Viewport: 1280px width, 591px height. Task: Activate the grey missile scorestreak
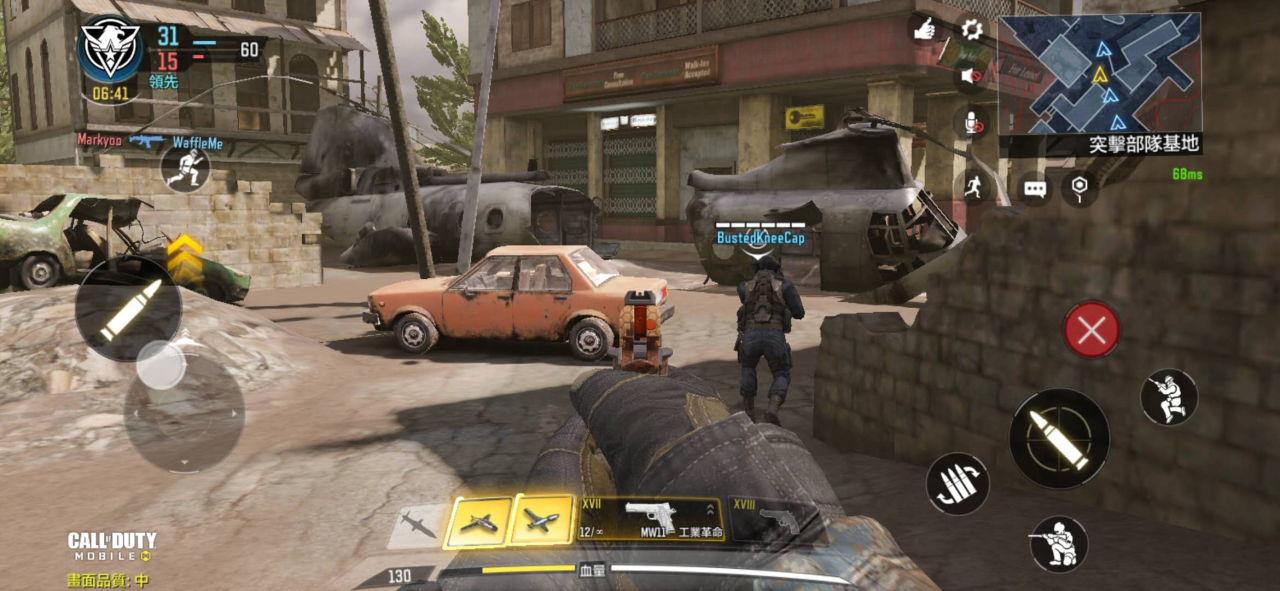pyautogui.click(x=415, y=524)
